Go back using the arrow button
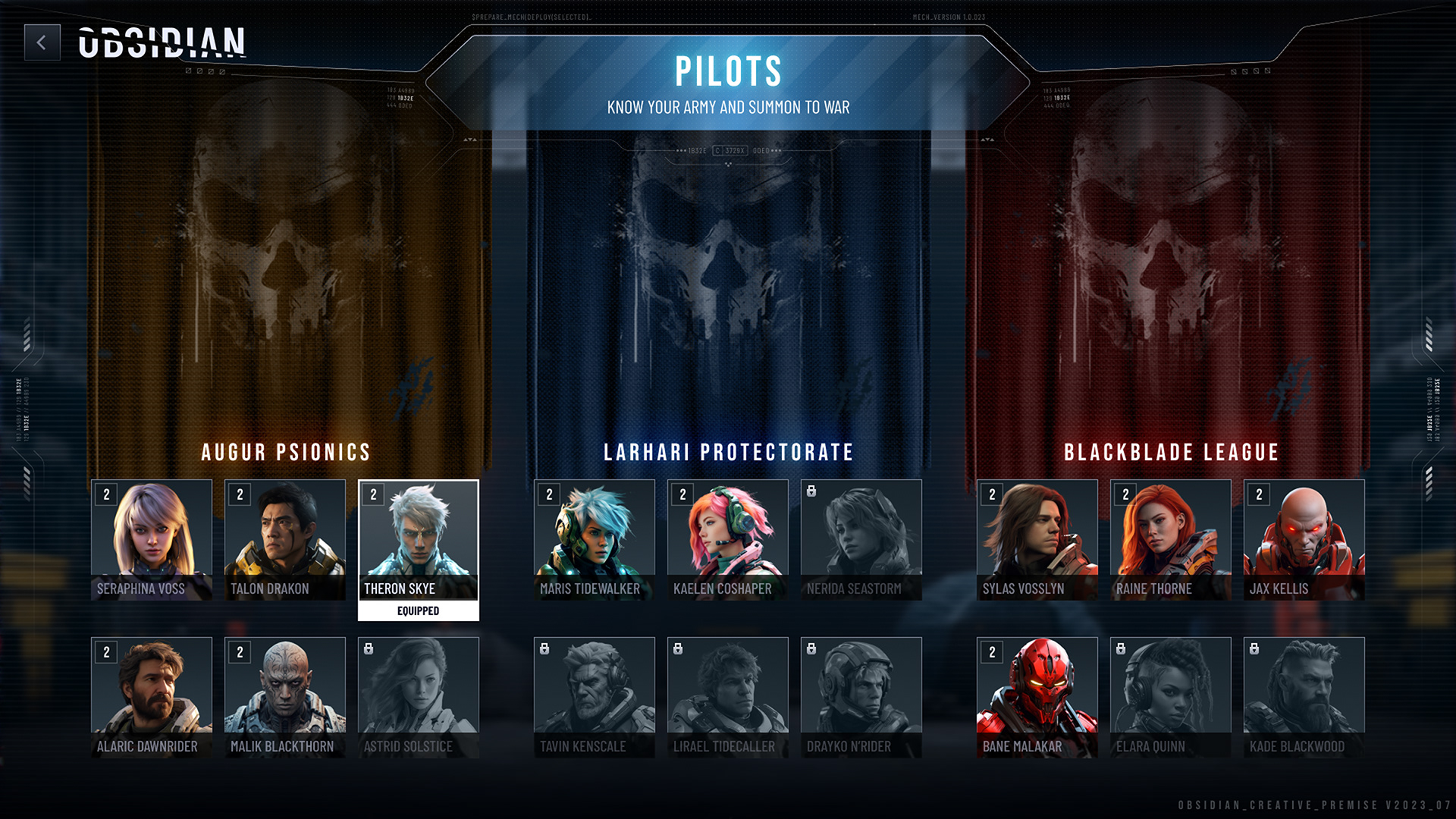The height and width of the screenshot is (819, 1456). pos(42,42)
